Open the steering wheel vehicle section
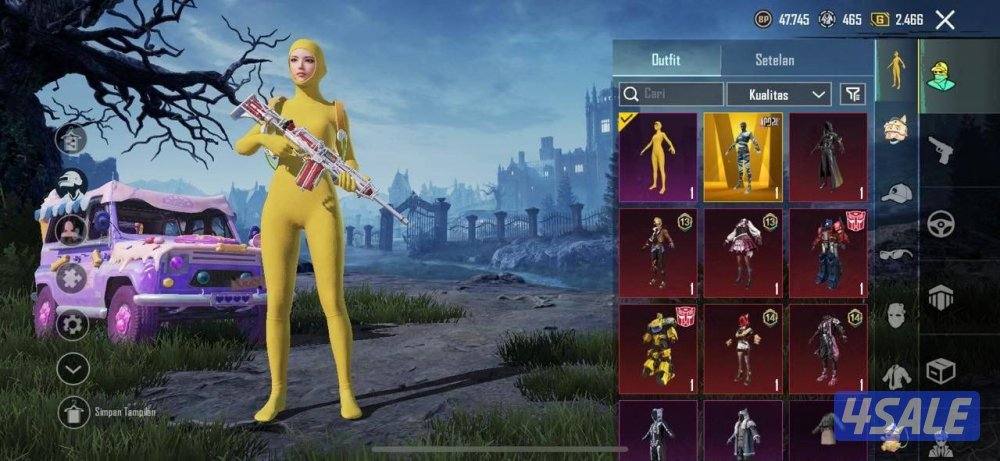 coord(940,223)
